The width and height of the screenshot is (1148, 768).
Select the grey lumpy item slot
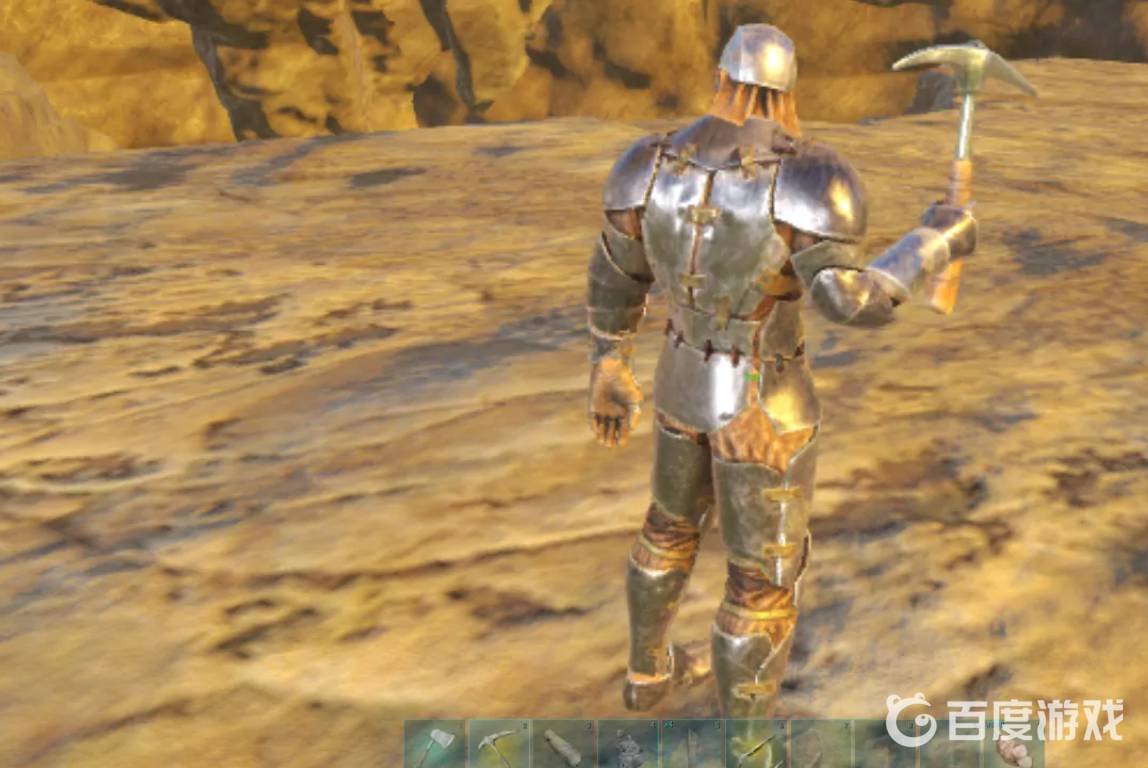(x=628, y=746)
